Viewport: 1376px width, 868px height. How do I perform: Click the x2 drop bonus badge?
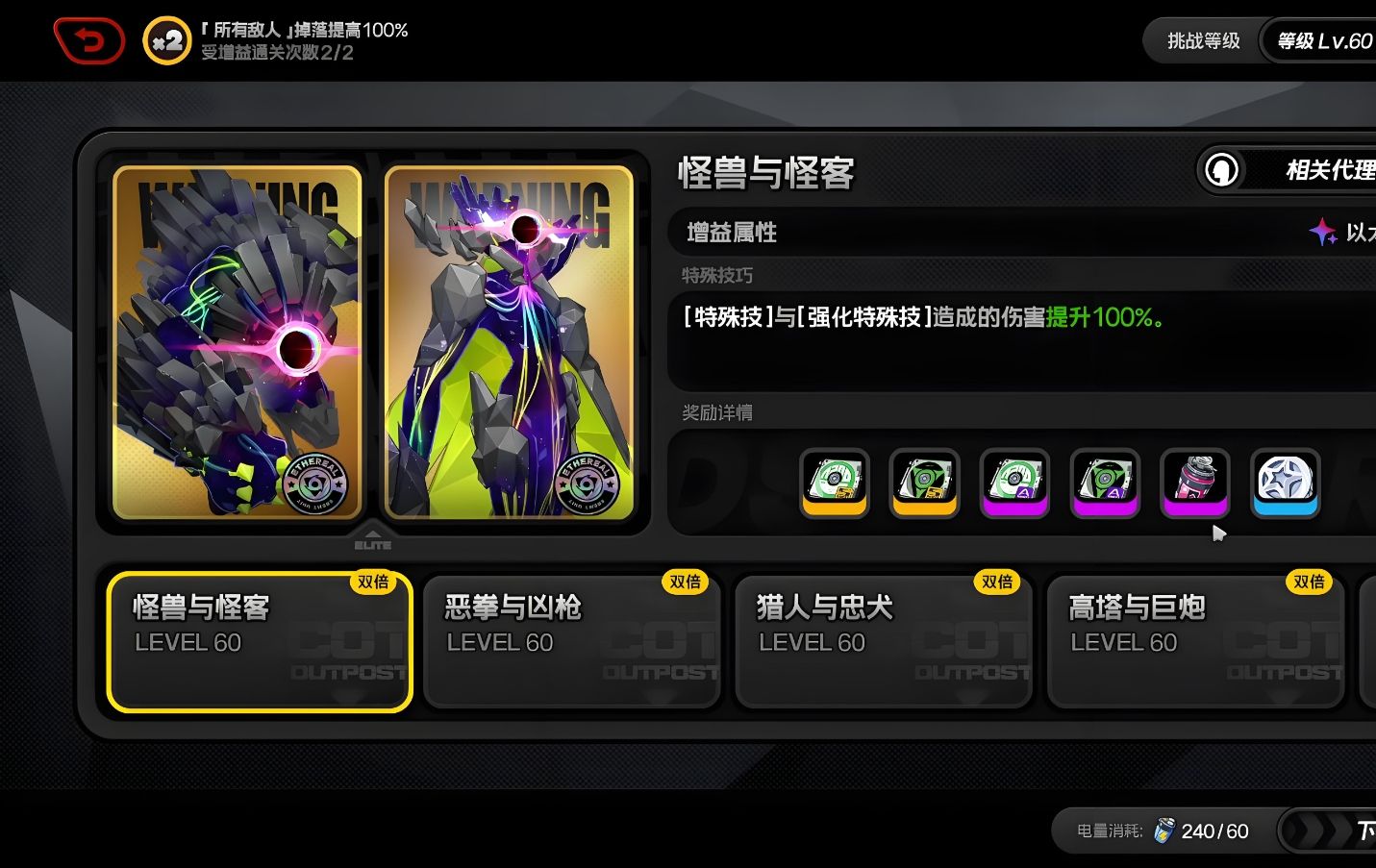165,39
